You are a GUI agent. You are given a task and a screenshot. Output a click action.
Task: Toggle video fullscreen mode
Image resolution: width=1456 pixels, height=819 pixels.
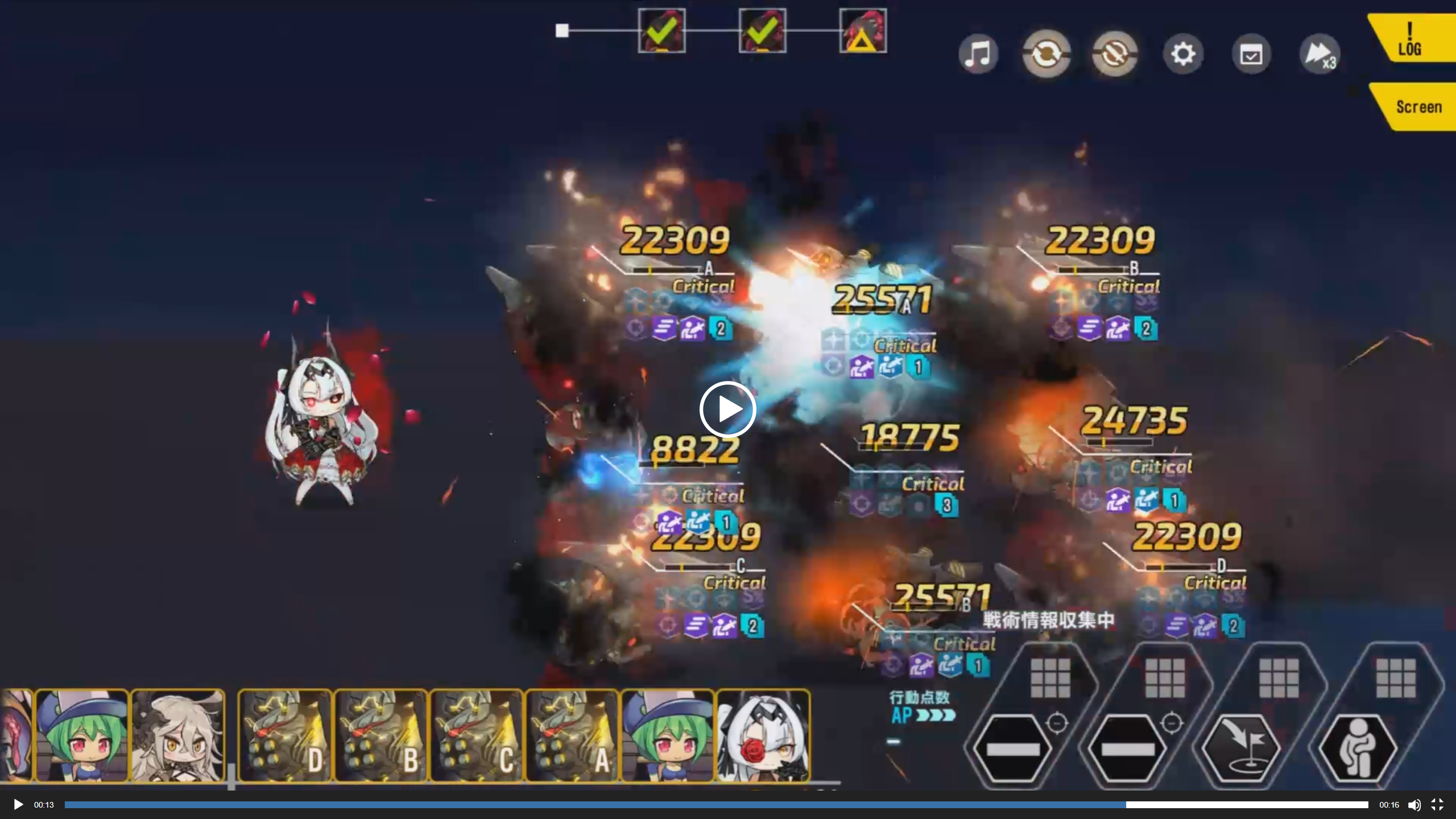pos(1437,805)
